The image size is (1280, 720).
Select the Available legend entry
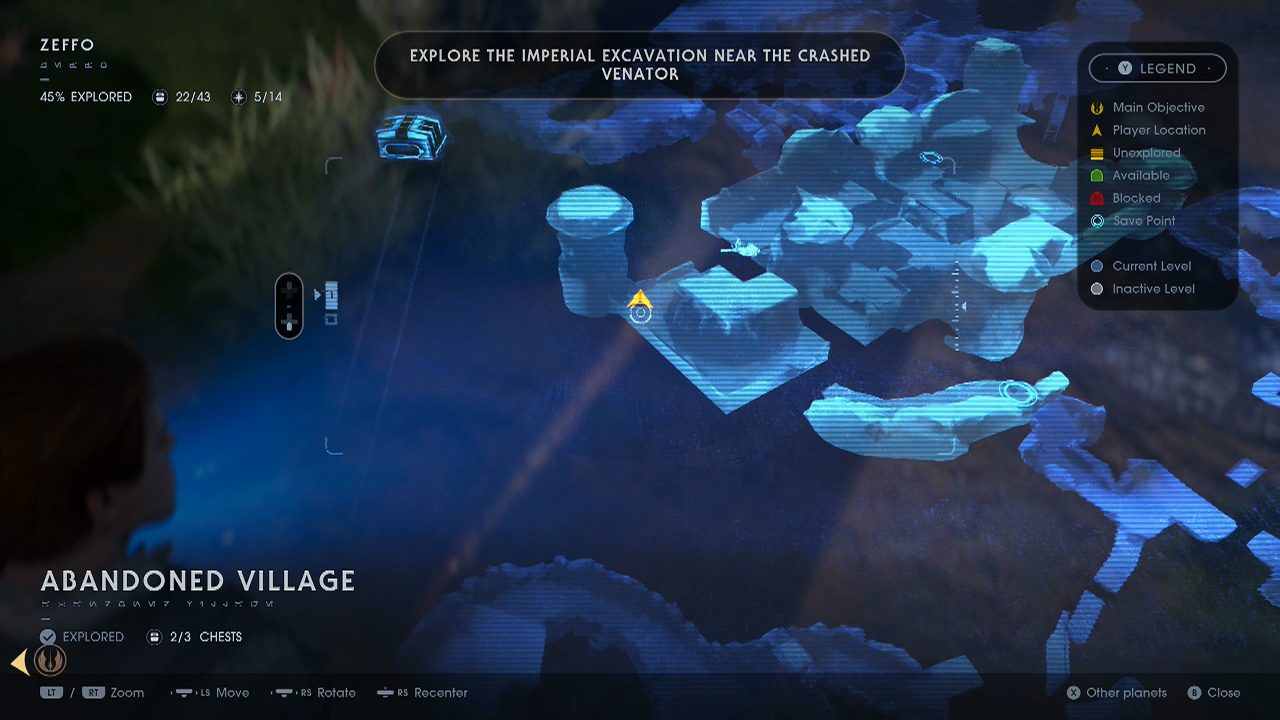coord(1140,175)
